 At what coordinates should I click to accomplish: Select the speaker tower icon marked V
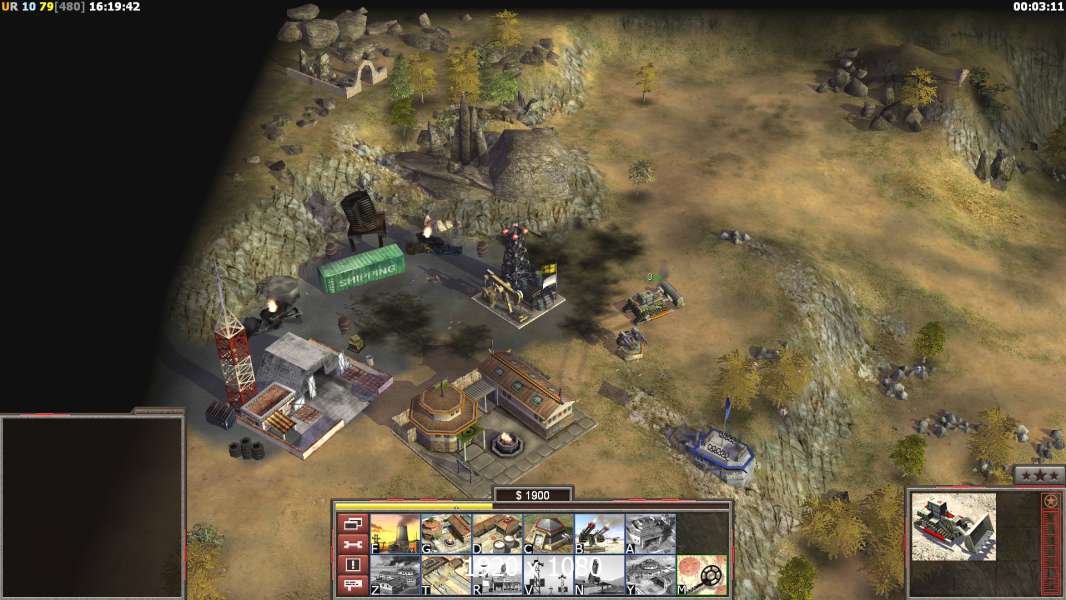pyautogui.click(x=547, y=575)
